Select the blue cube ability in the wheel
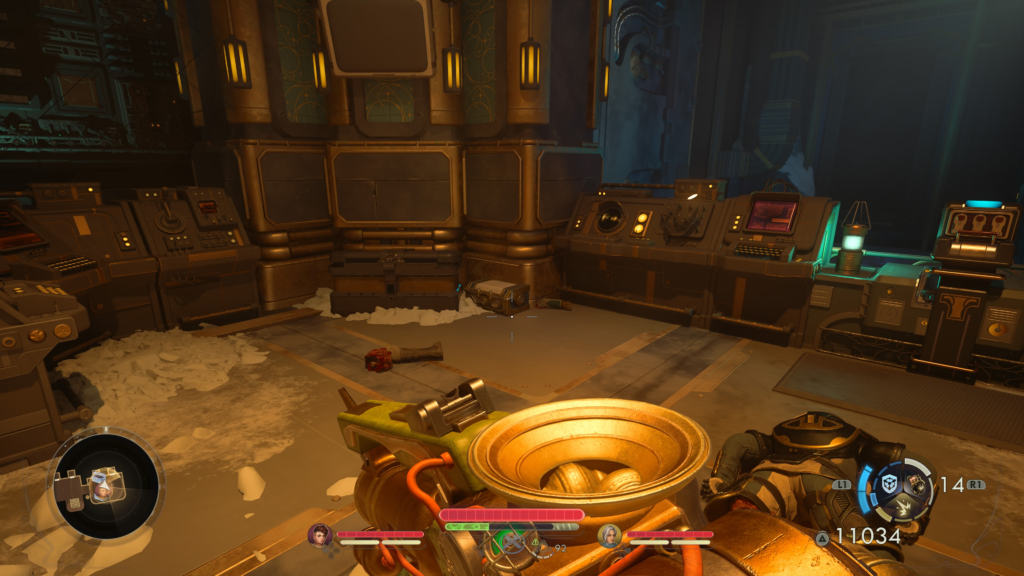The width and height of the screenshot is (1024, 576). (888, 484)
